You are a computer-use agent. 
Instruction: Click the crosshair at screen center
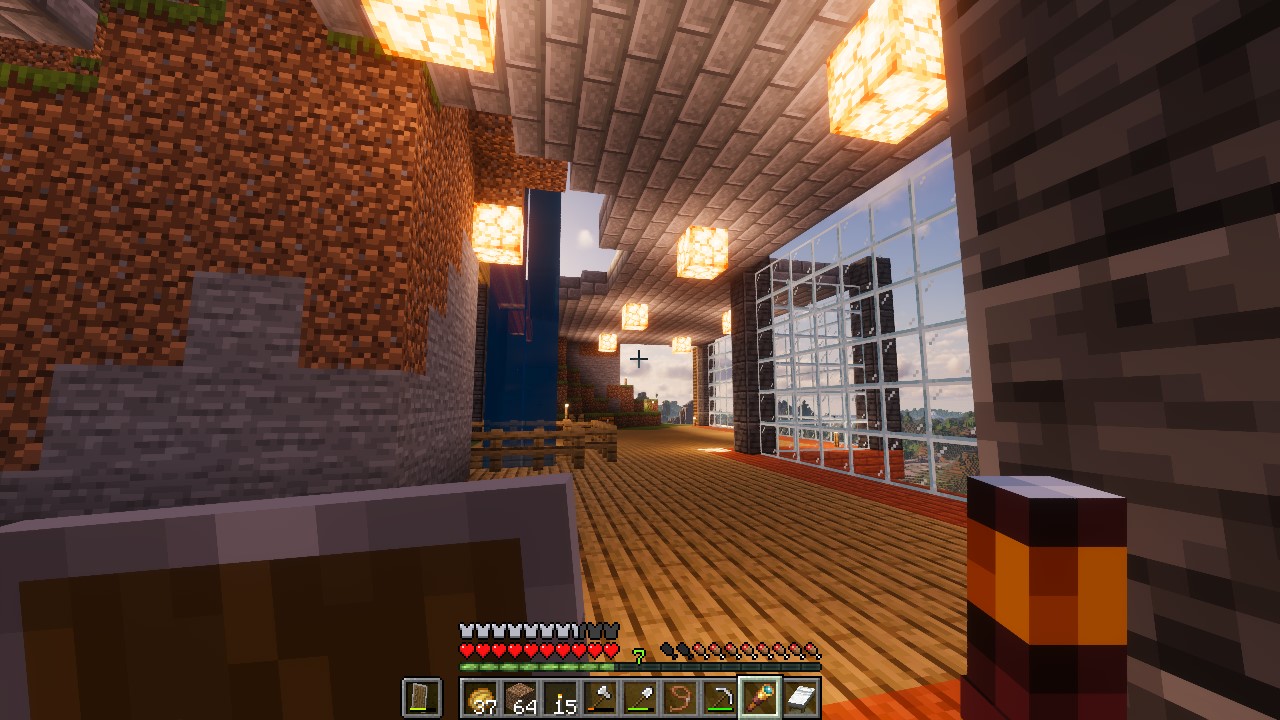click(x=640, y=358)
